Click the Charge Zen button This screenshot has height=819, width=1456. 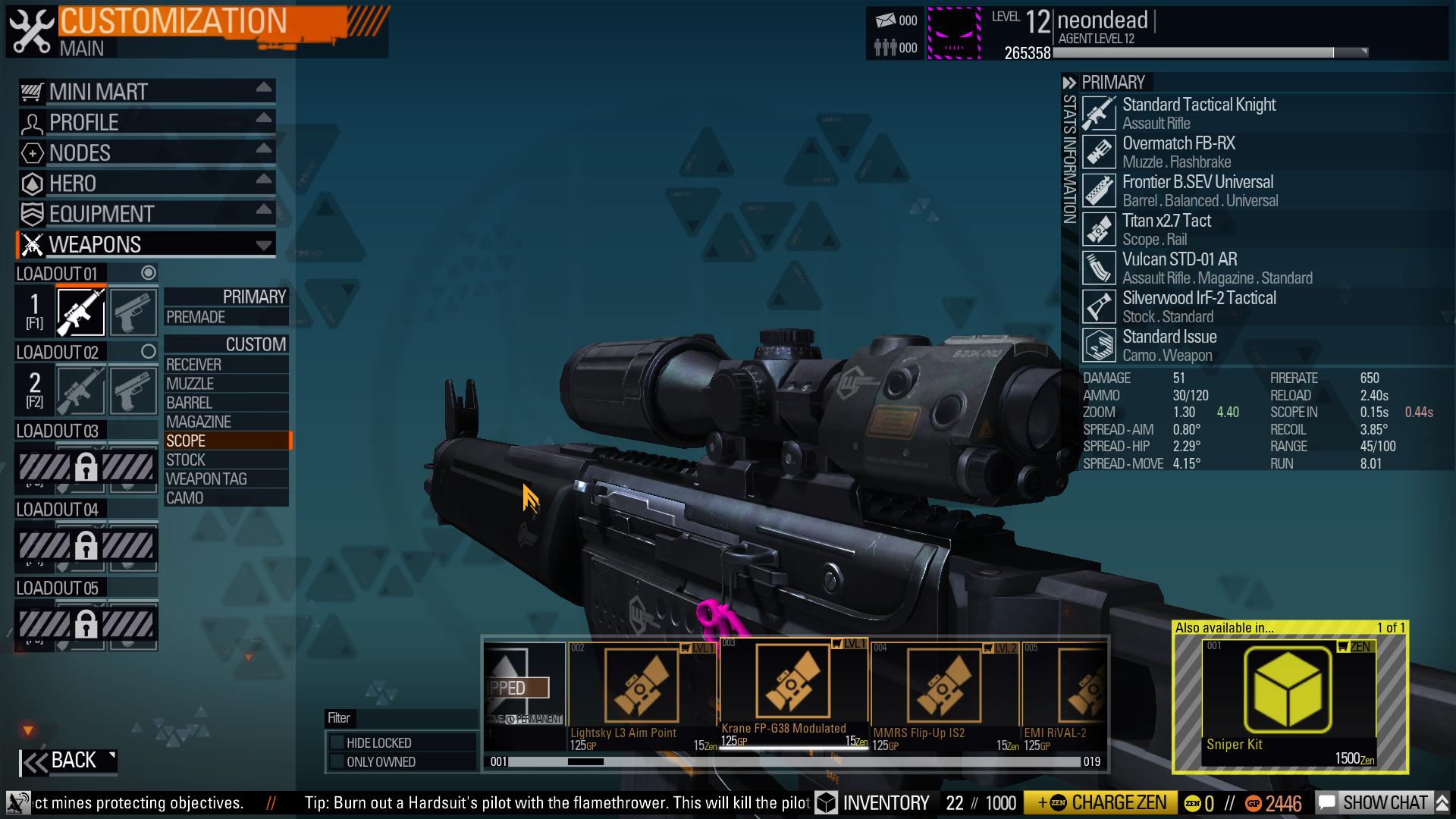[x=1100, y=802]
